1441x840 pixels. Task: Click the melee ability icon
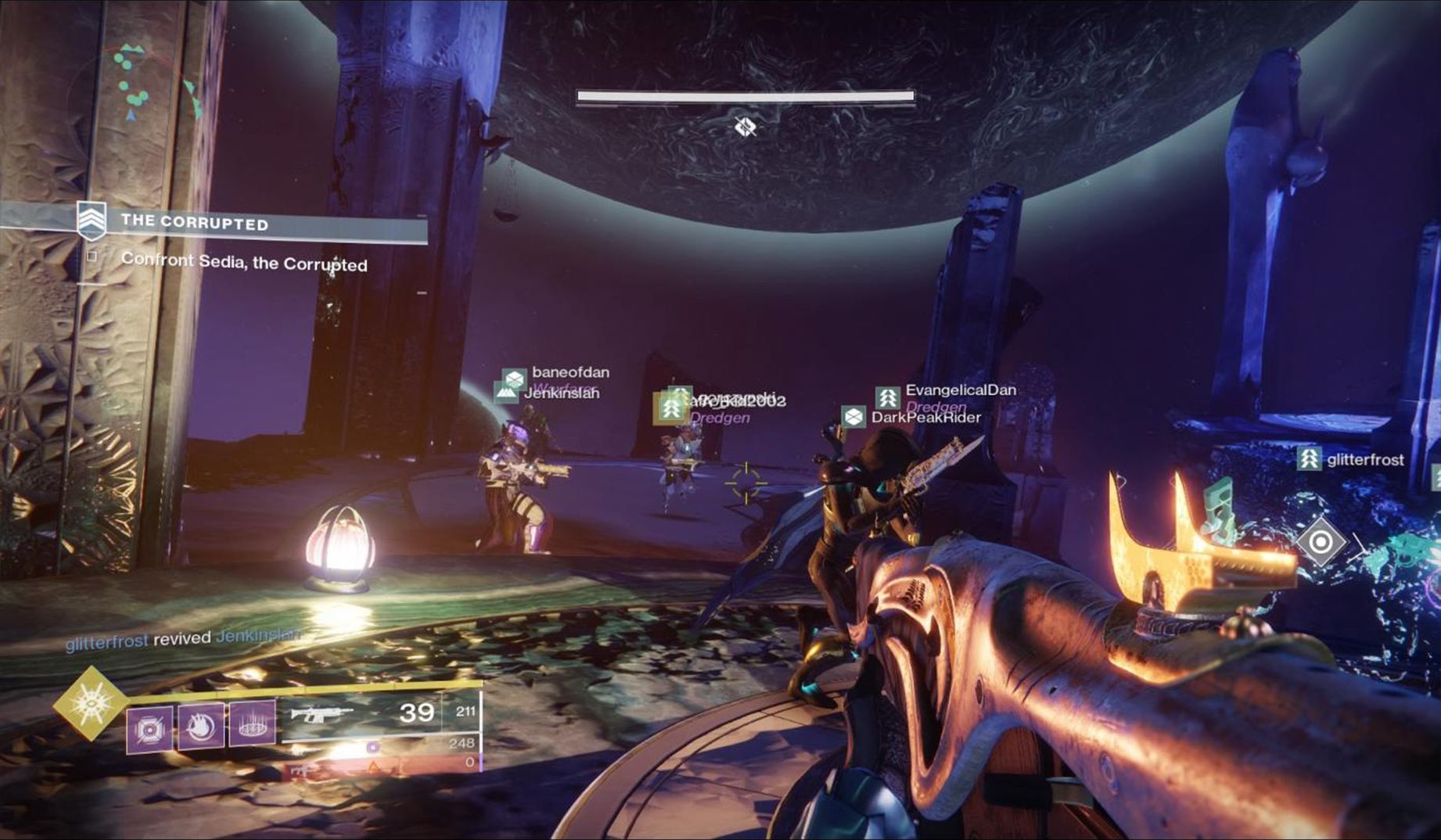click(200, 726)
